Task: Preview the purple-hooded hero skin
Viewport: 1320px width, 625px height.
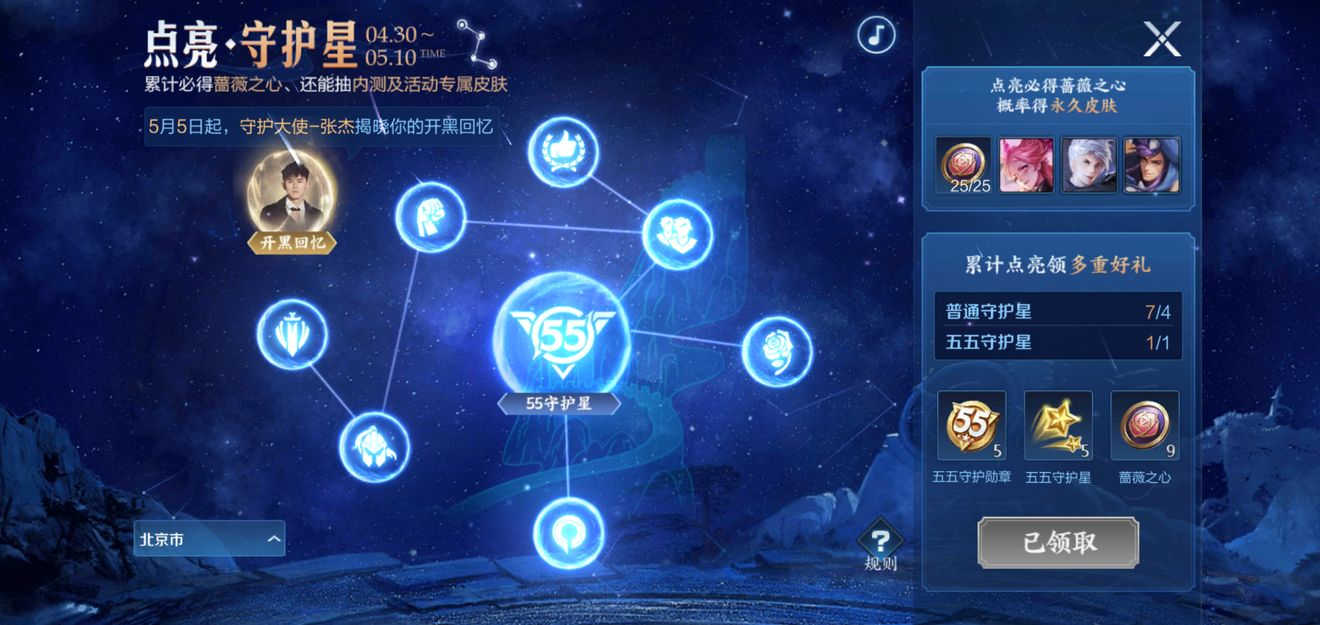Action: pos(1151,165)
